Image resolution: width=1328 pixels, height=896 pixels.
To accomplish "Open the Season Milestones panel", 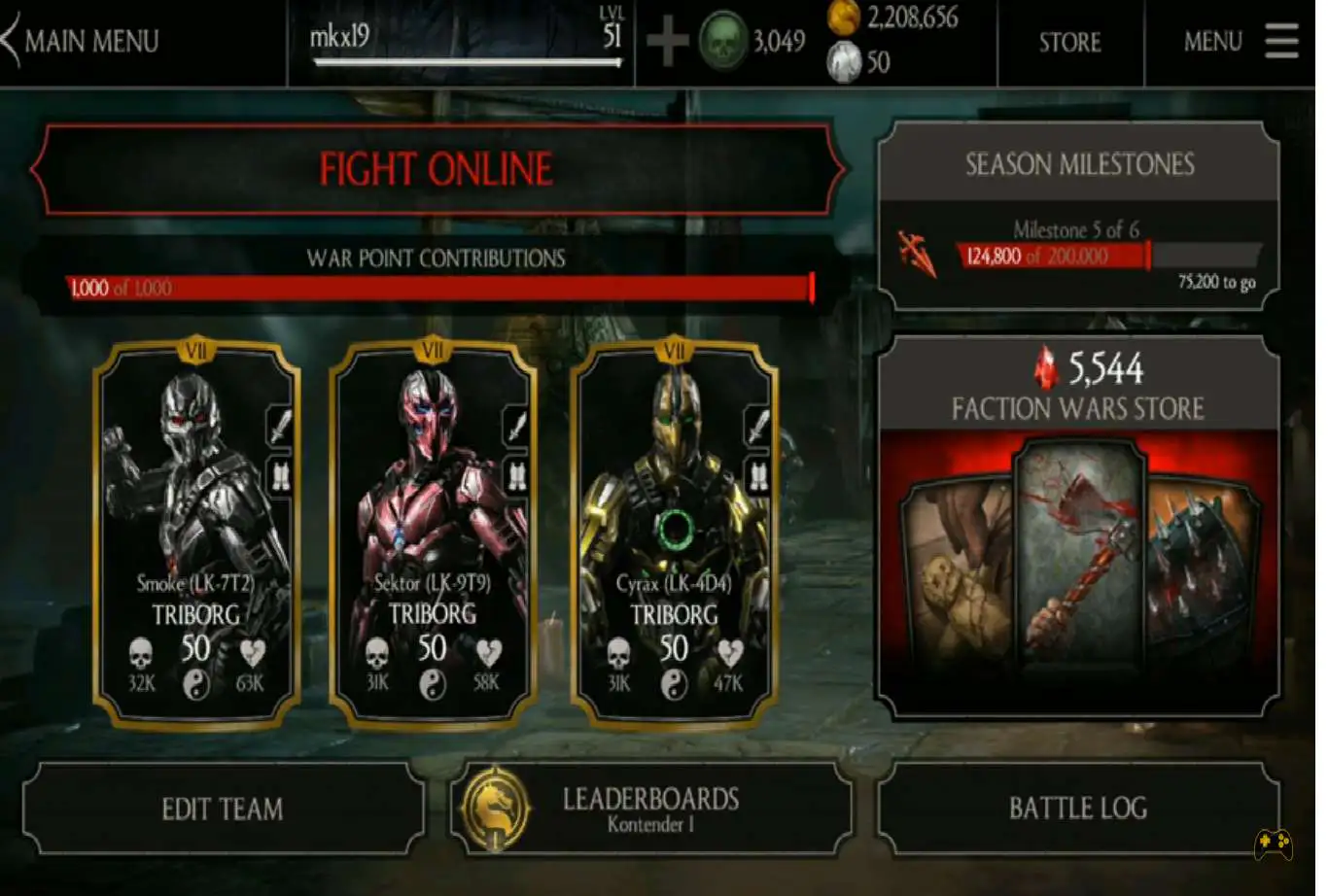I will pyautogui.click(x=1078, y=216).
